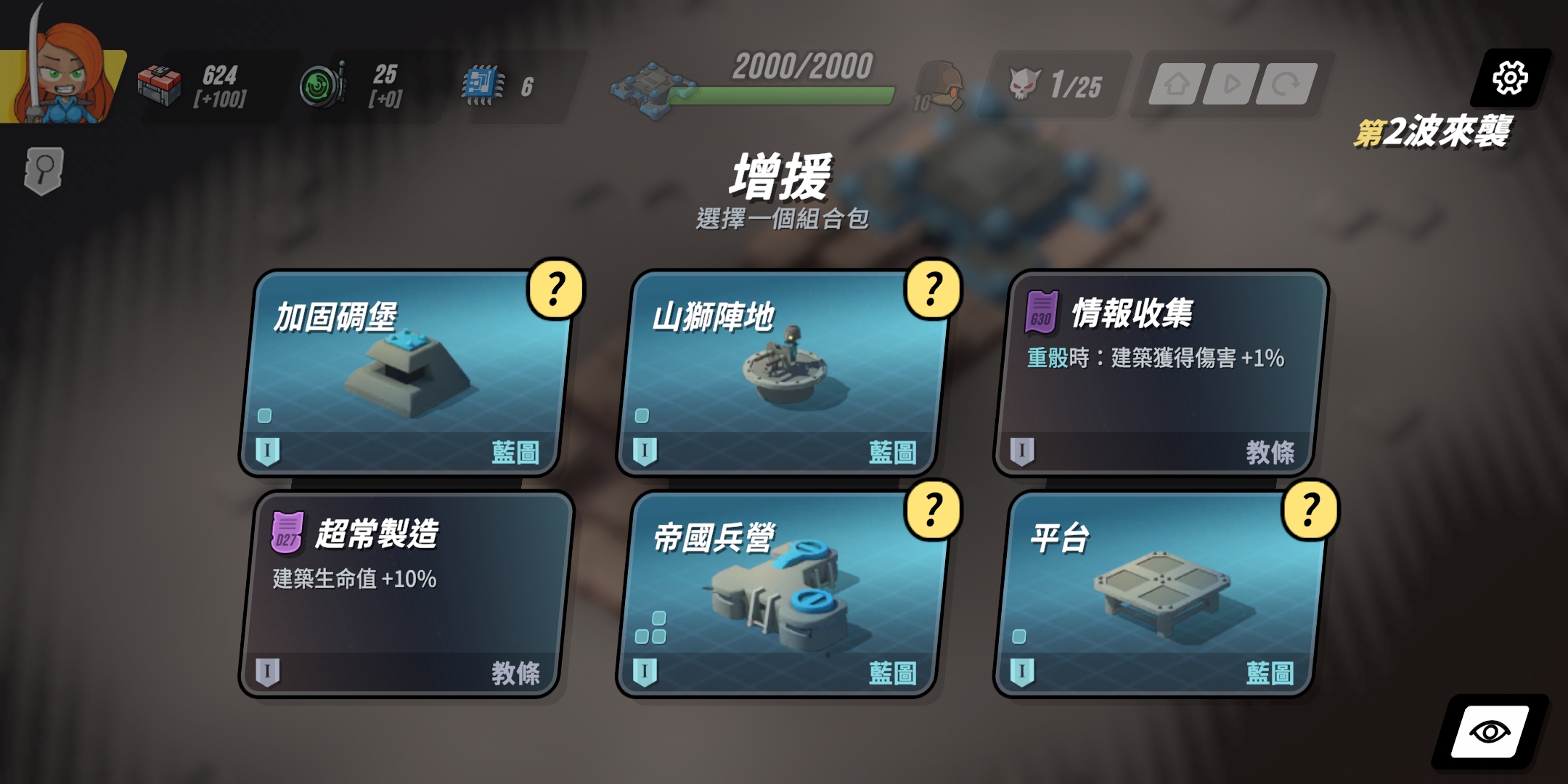
Task: Open the 平台 question mark info
Action: tap(1310, 510)
